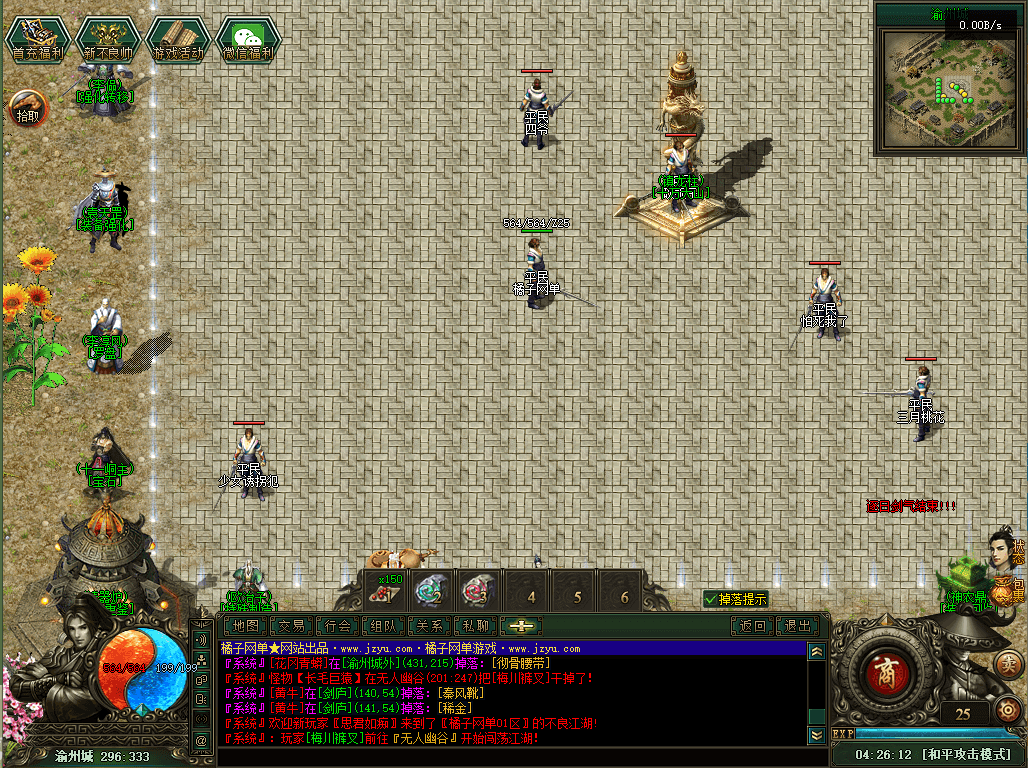Click the 地图 map button
Screen dimensions: 1028x768
246,626
